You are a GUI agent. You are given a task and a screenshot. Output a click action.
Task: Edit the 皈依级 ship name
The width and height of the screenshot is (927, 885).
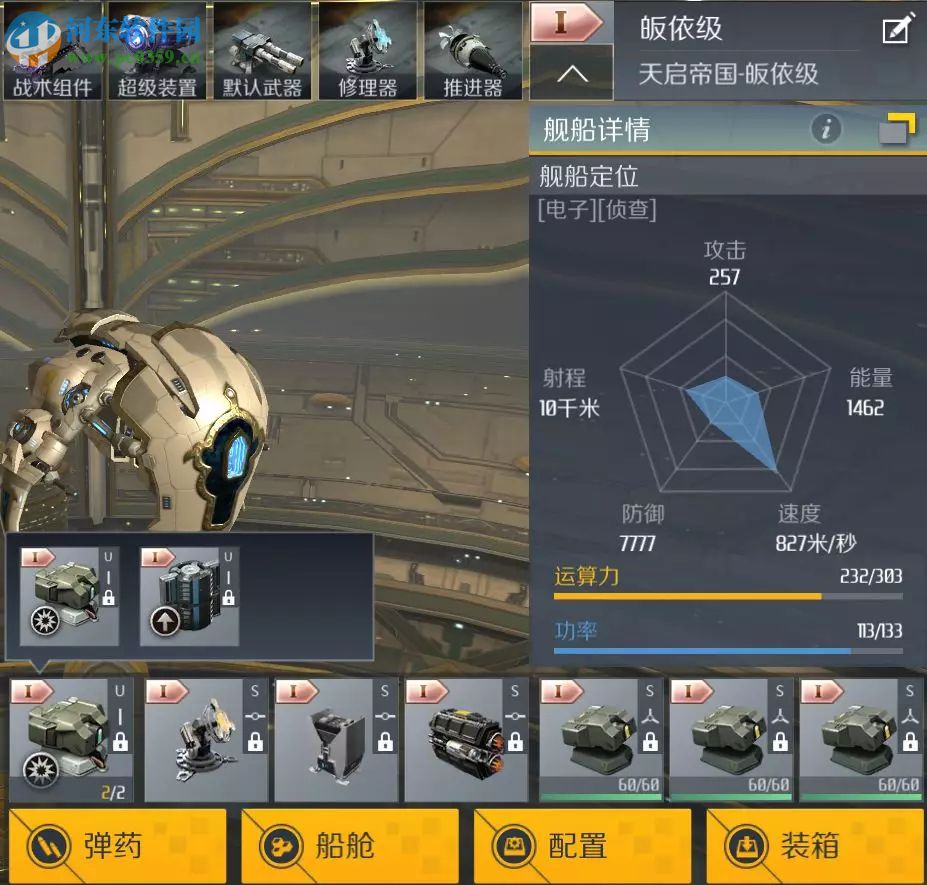(x=898, y=30)
